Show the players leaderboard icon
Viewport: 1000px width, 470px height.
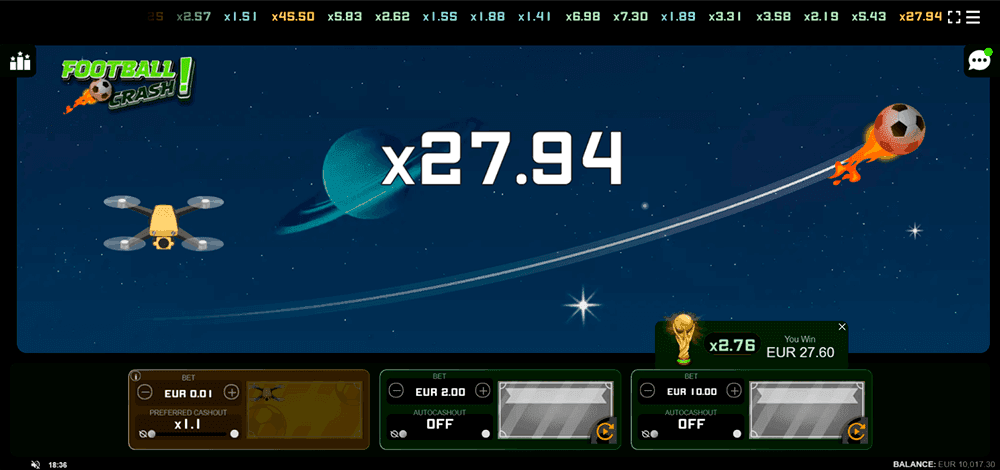(20, 62)
